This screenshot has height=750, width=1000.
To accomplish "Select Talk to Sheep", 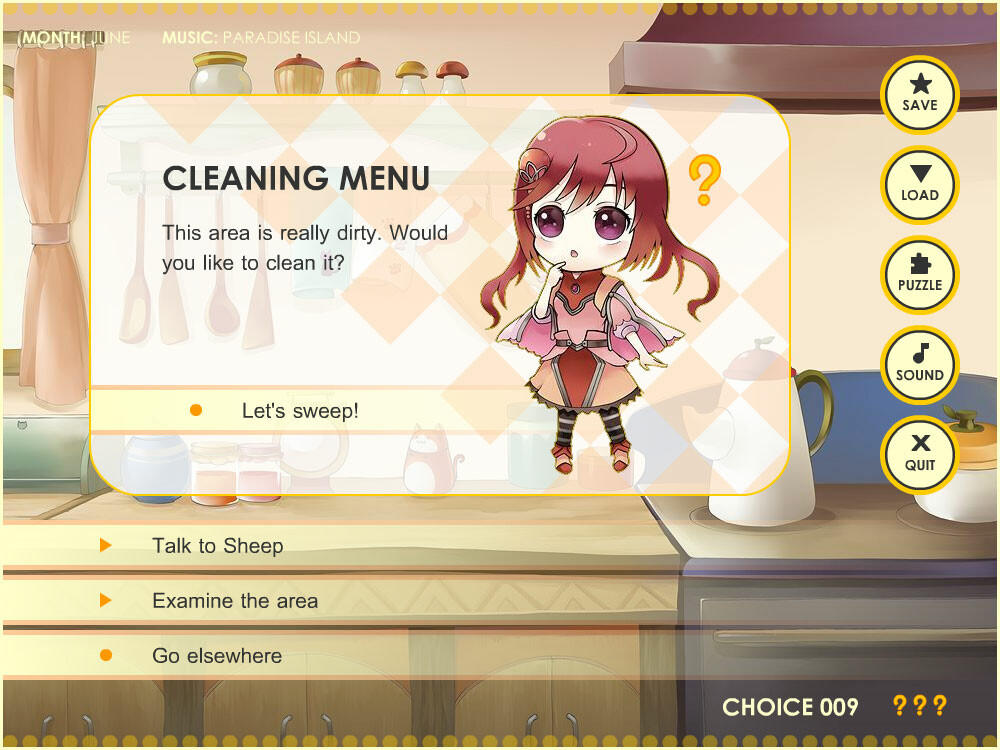I will [217, 546].
